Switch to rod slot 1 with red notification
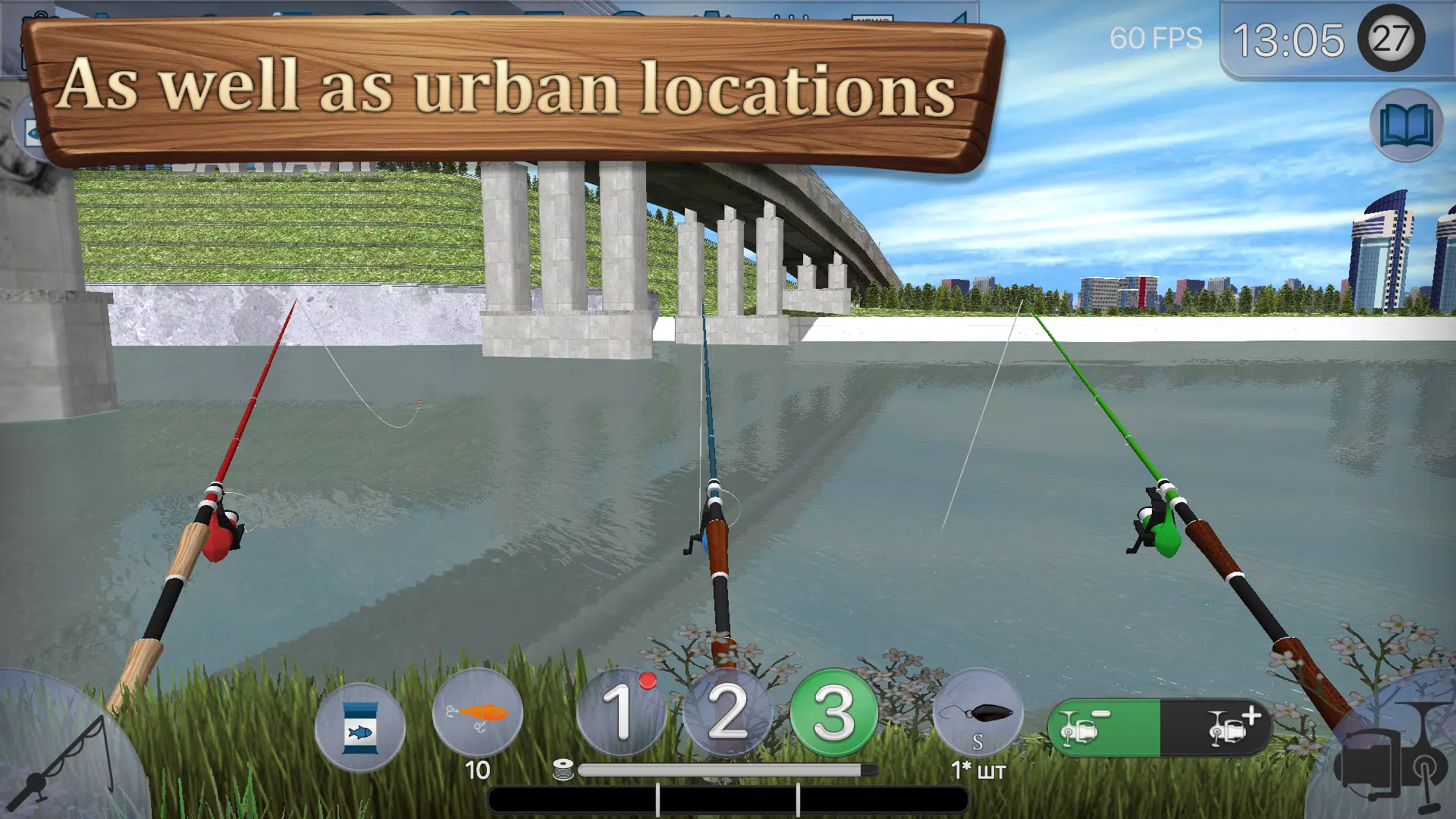 coord(620,714)
